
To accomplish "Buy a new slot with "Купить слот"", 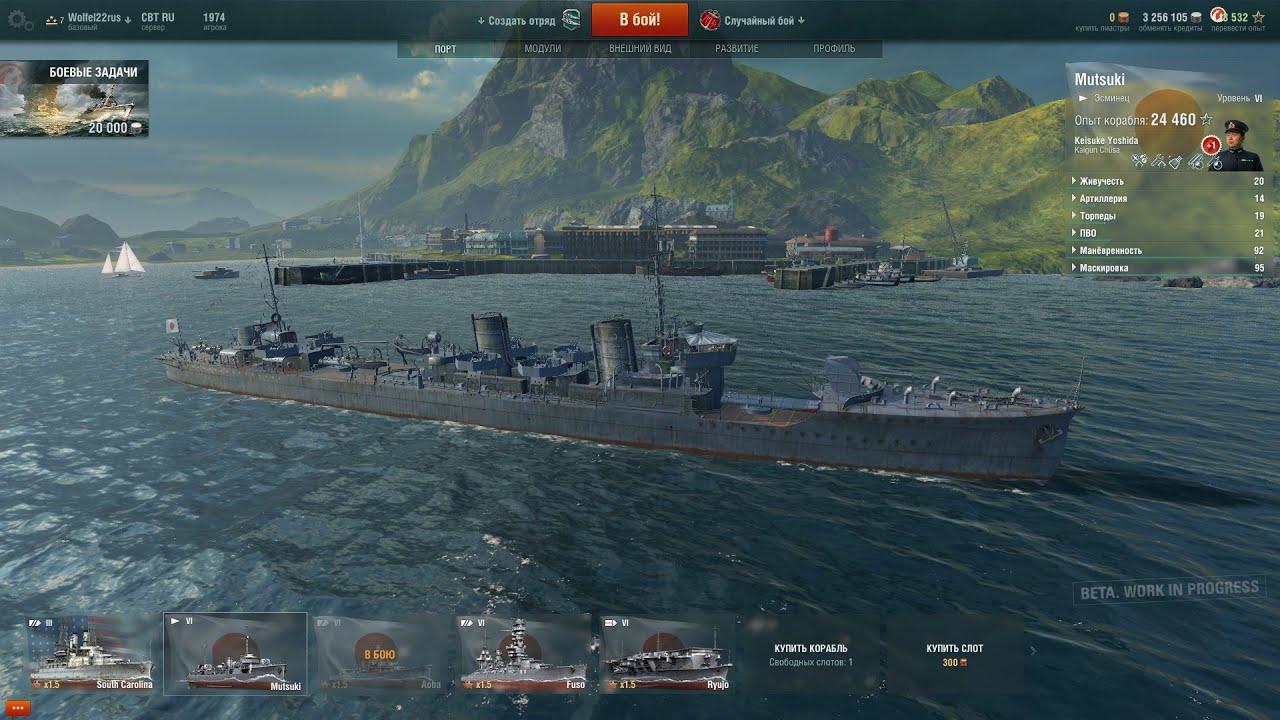I will click(954, 654).
